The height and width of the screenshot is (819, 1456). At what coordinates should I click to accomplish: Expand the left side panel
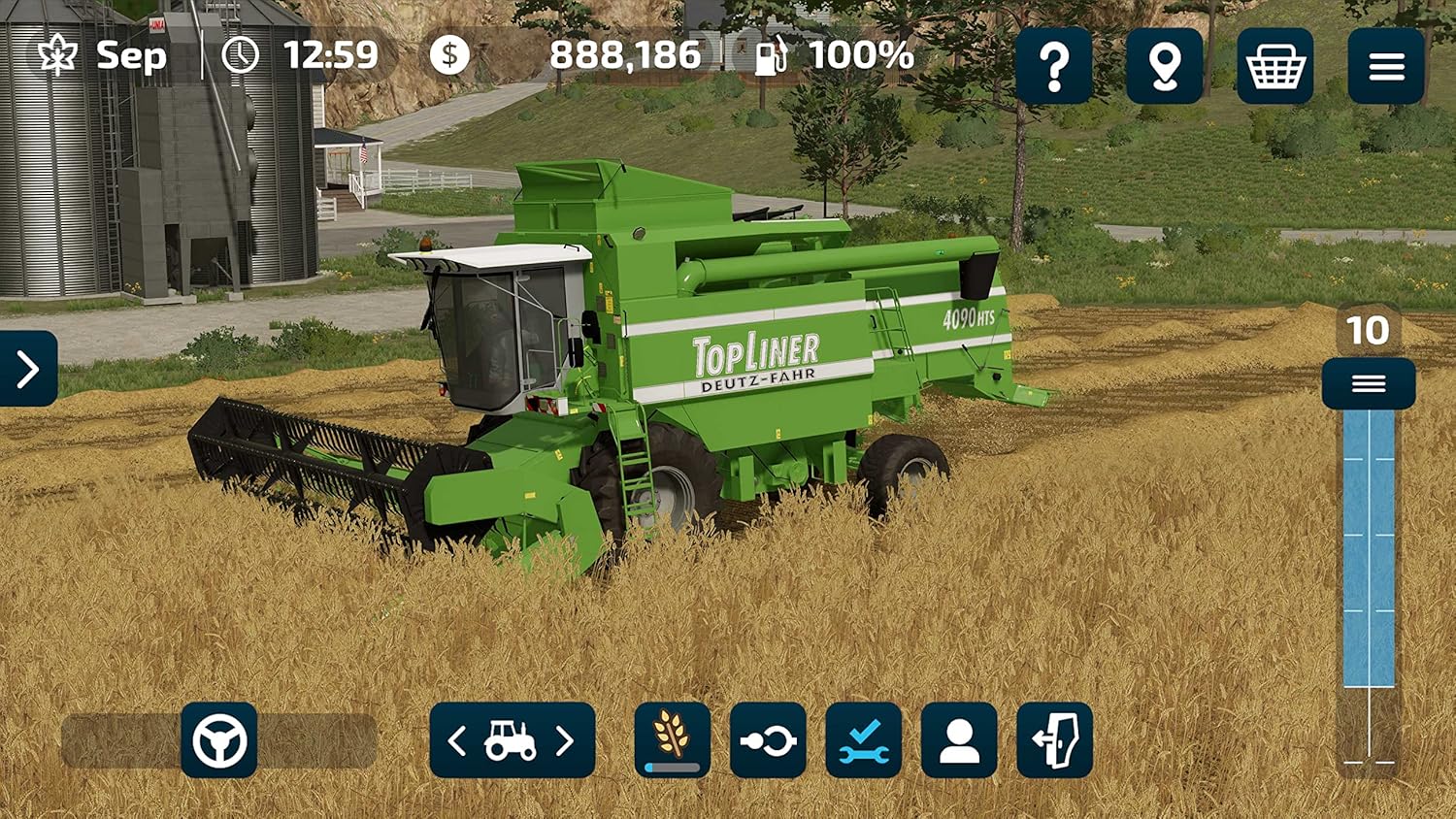tap(26, 369)
